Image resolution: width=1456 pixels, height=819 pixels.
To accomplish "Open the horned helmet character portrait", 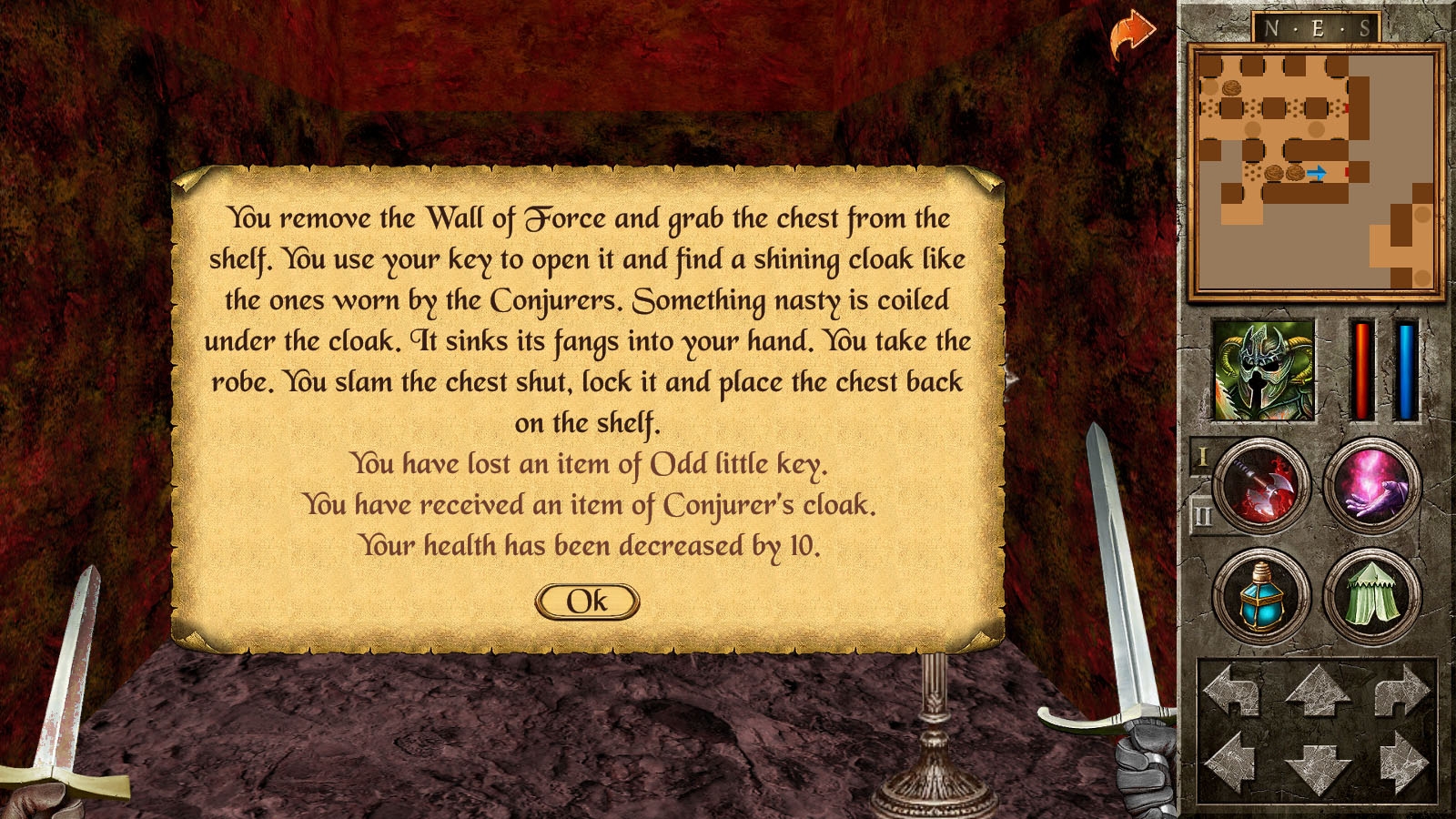I will (1264, 369).
